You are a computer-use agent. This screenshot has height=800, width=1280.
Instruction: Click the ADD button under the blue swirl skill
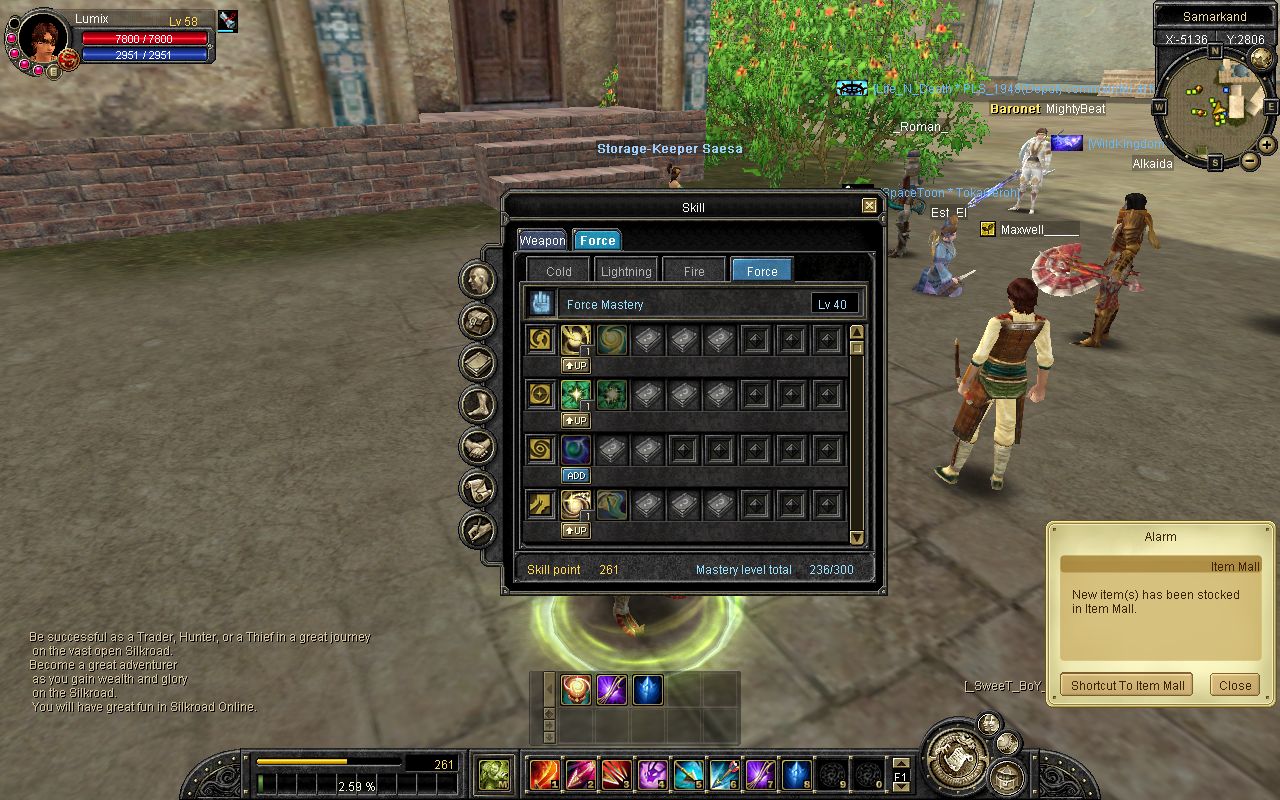tap(575, 475)
